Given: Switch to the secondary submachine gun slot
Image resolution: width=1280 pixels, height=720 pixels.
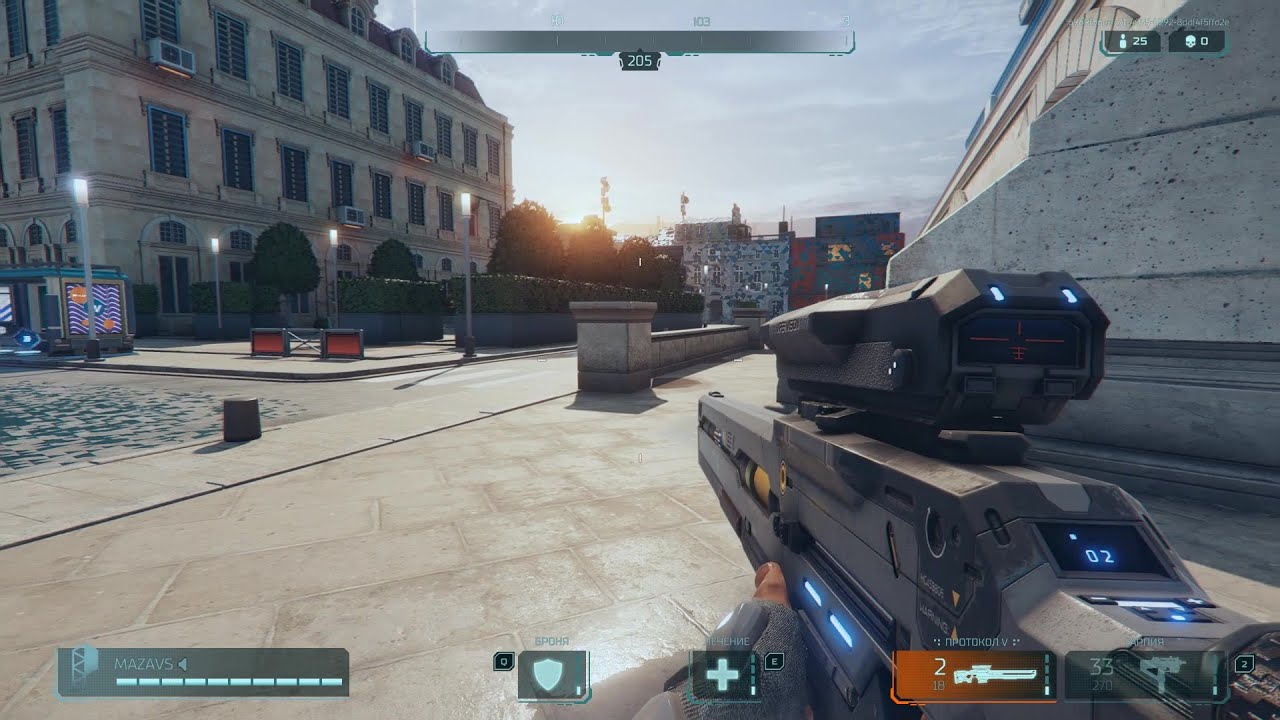Looking at the screenshot, I should point(1145,675).
